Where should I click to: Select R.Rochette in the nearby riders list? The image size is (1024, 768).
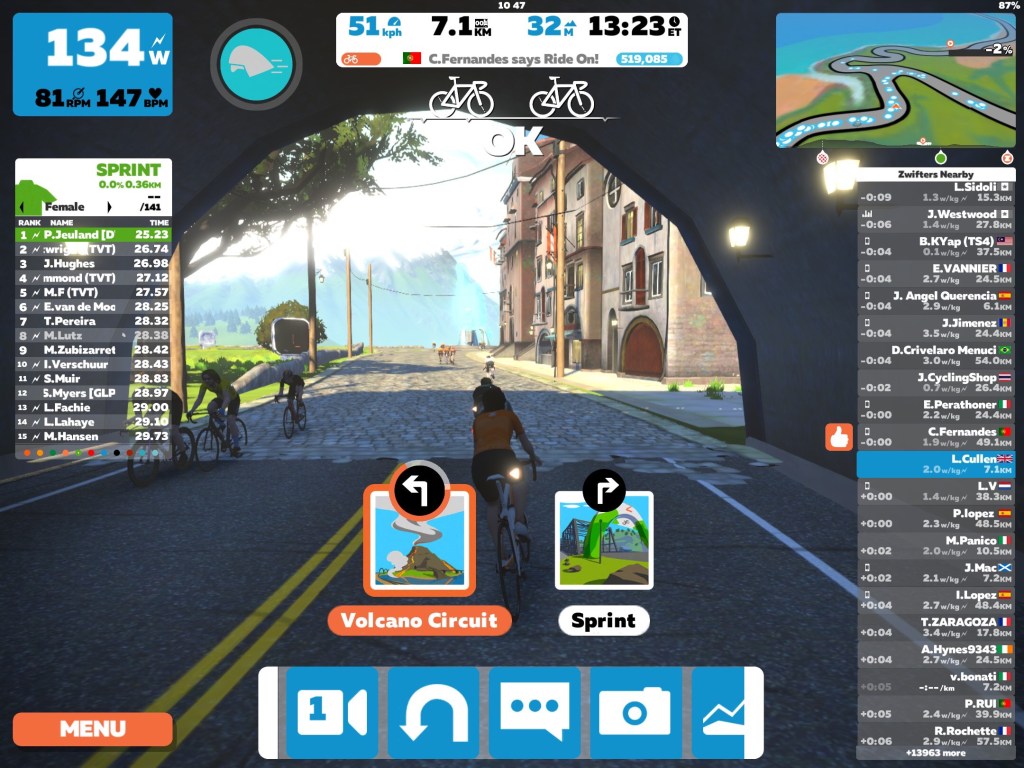(x=935, y=736)
